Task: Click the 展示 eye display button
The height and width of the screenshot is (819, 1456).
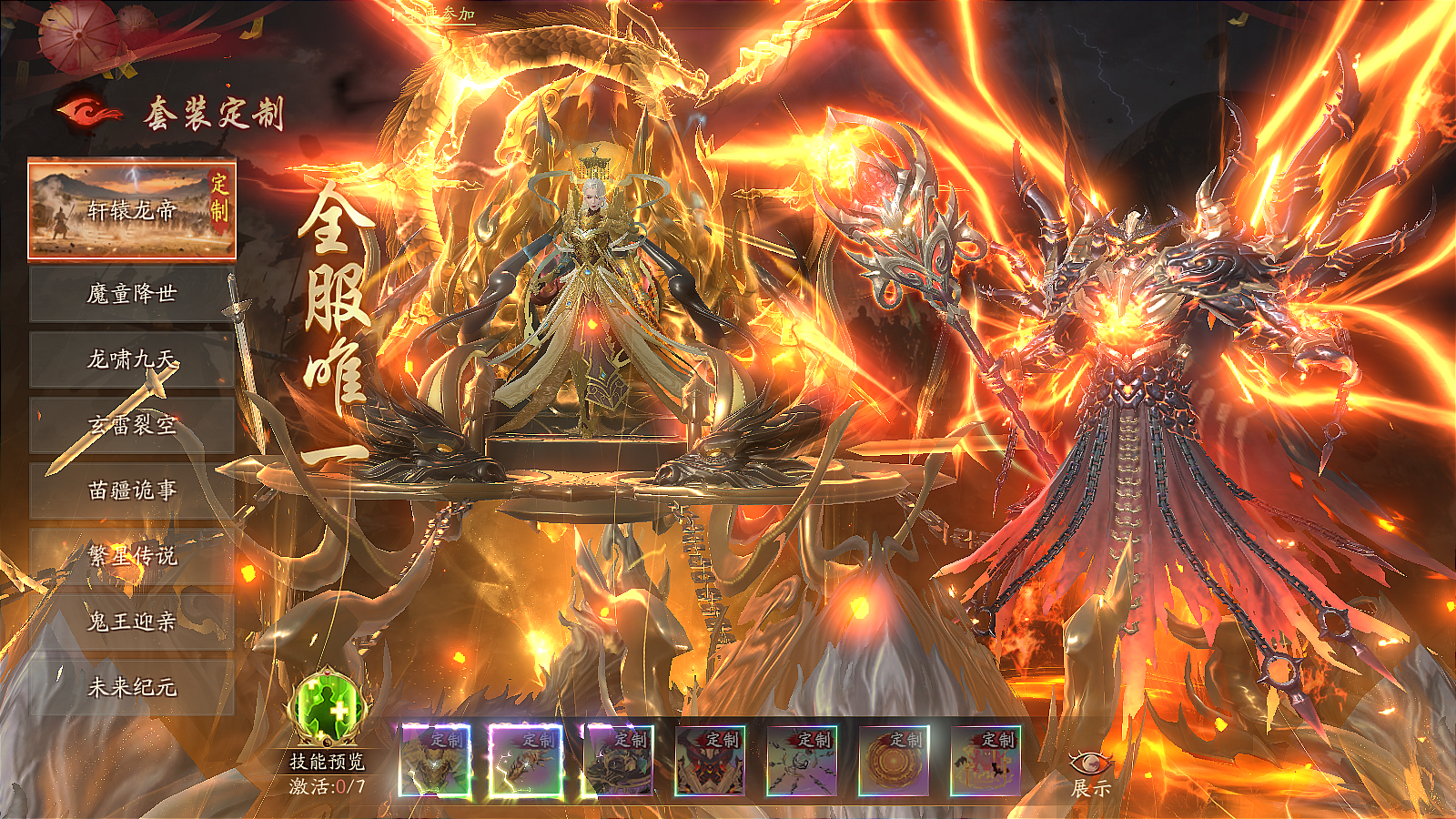Action: tap(1090, 772)
